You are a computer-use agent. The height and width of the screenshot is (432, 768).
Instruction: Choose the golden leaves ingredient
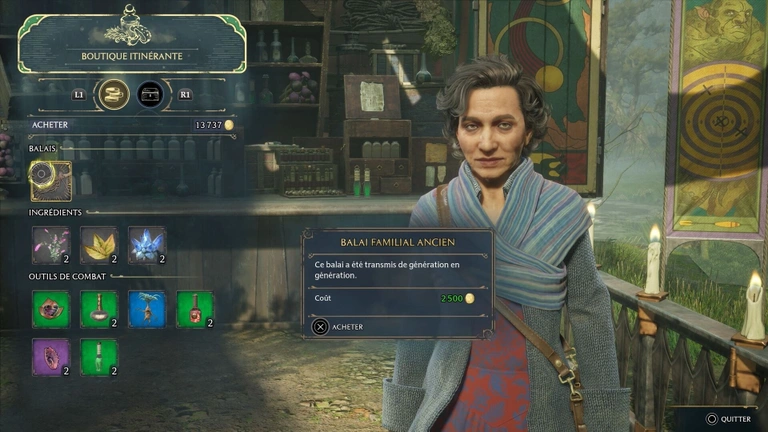click(x=99, y=245)
